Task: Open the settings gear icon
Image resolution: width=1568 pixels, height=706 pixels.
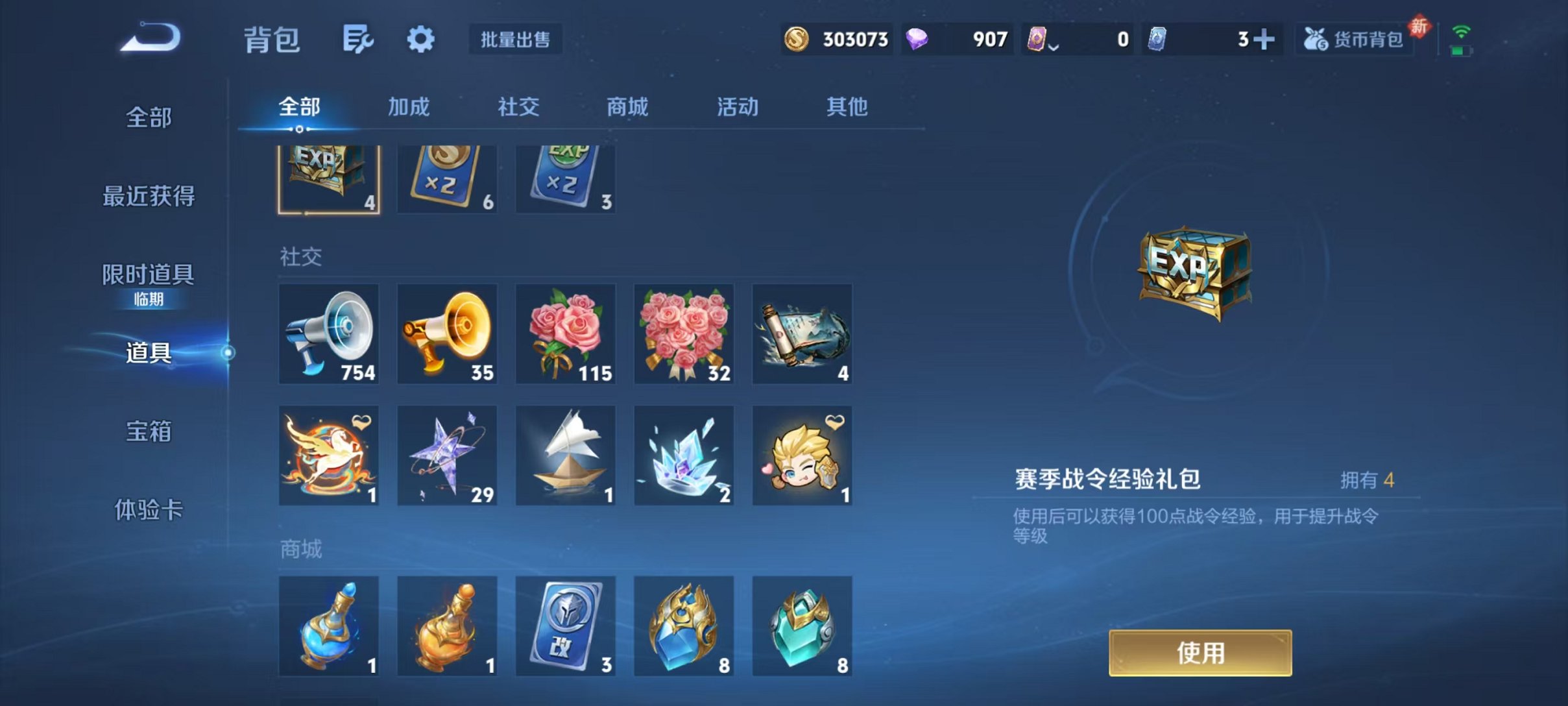Action: click(420, 39)
